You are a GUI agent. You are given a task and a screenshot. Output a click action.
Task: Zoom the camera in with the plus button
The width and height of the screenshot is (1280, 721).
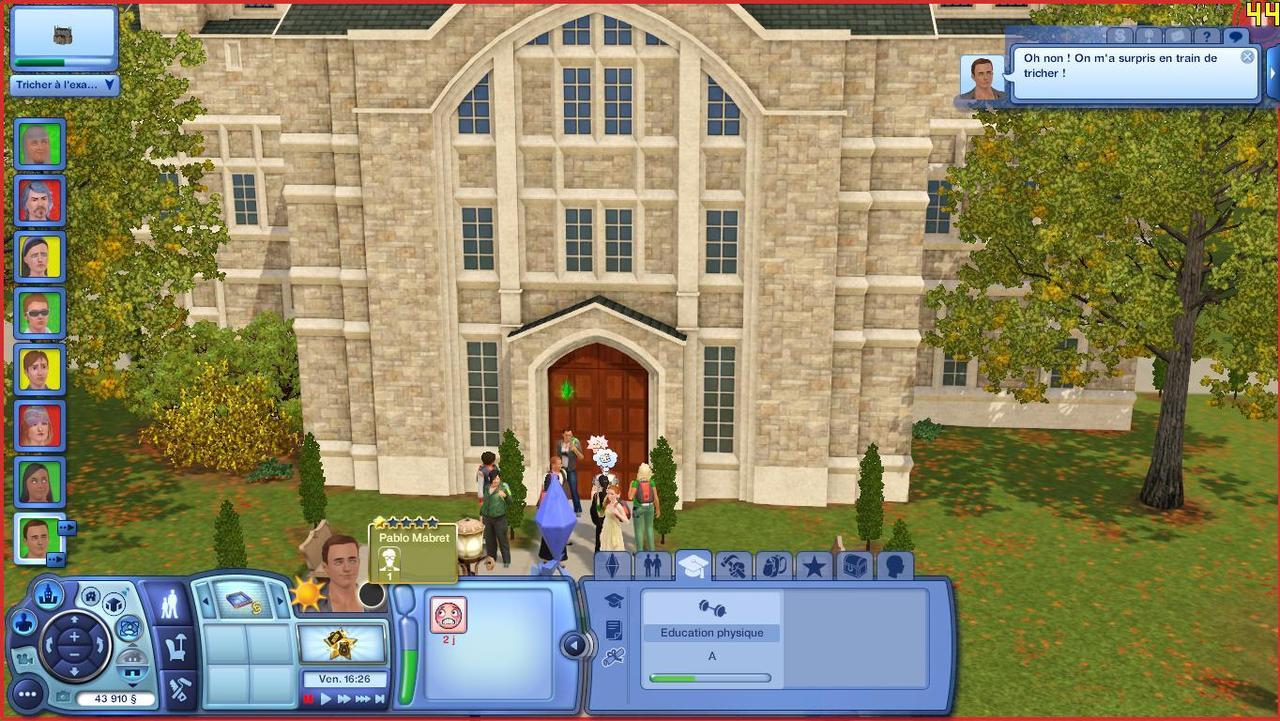[x=74, y=634]
